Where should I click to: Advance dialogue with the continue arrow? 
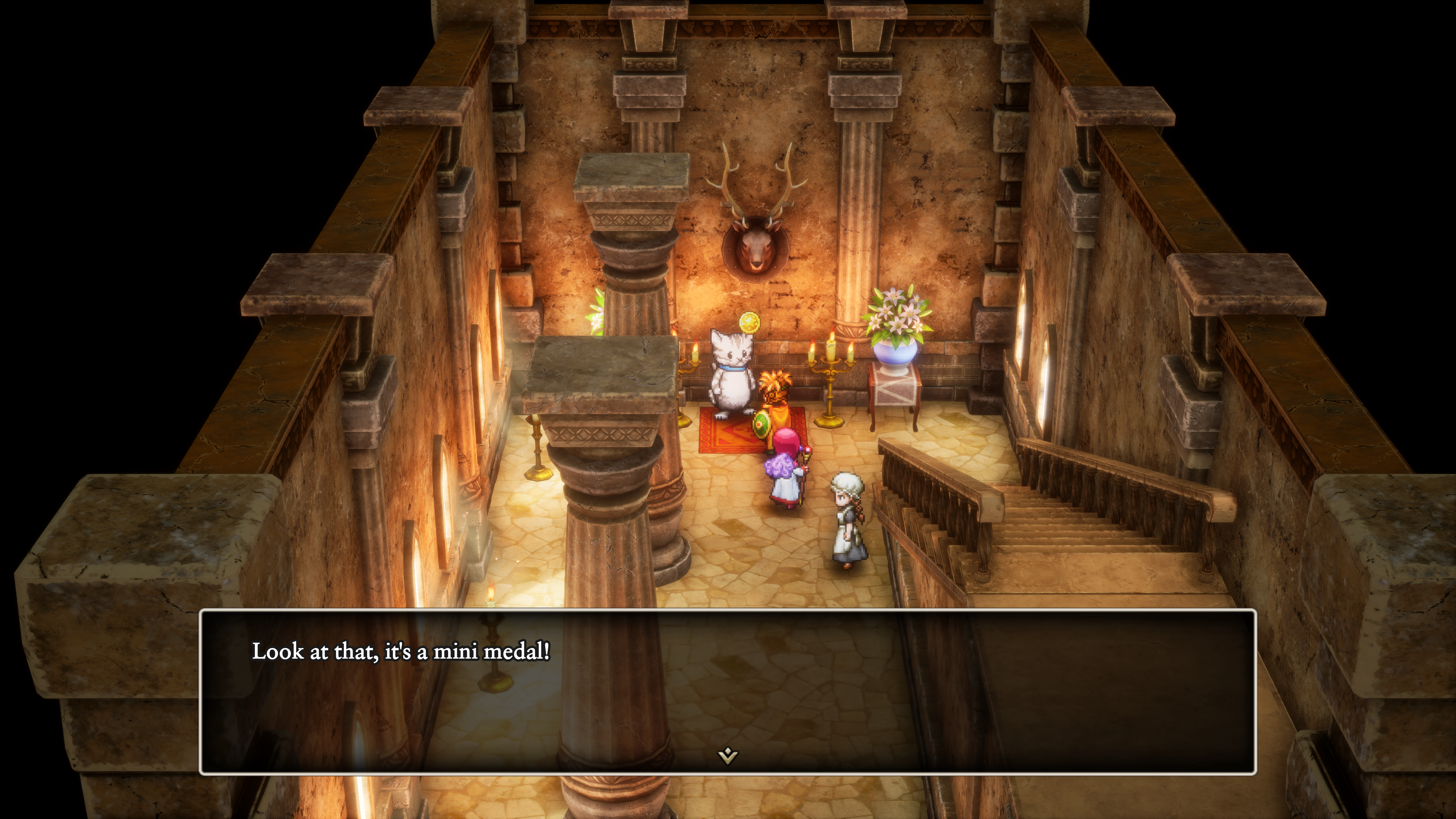point(728,755)
